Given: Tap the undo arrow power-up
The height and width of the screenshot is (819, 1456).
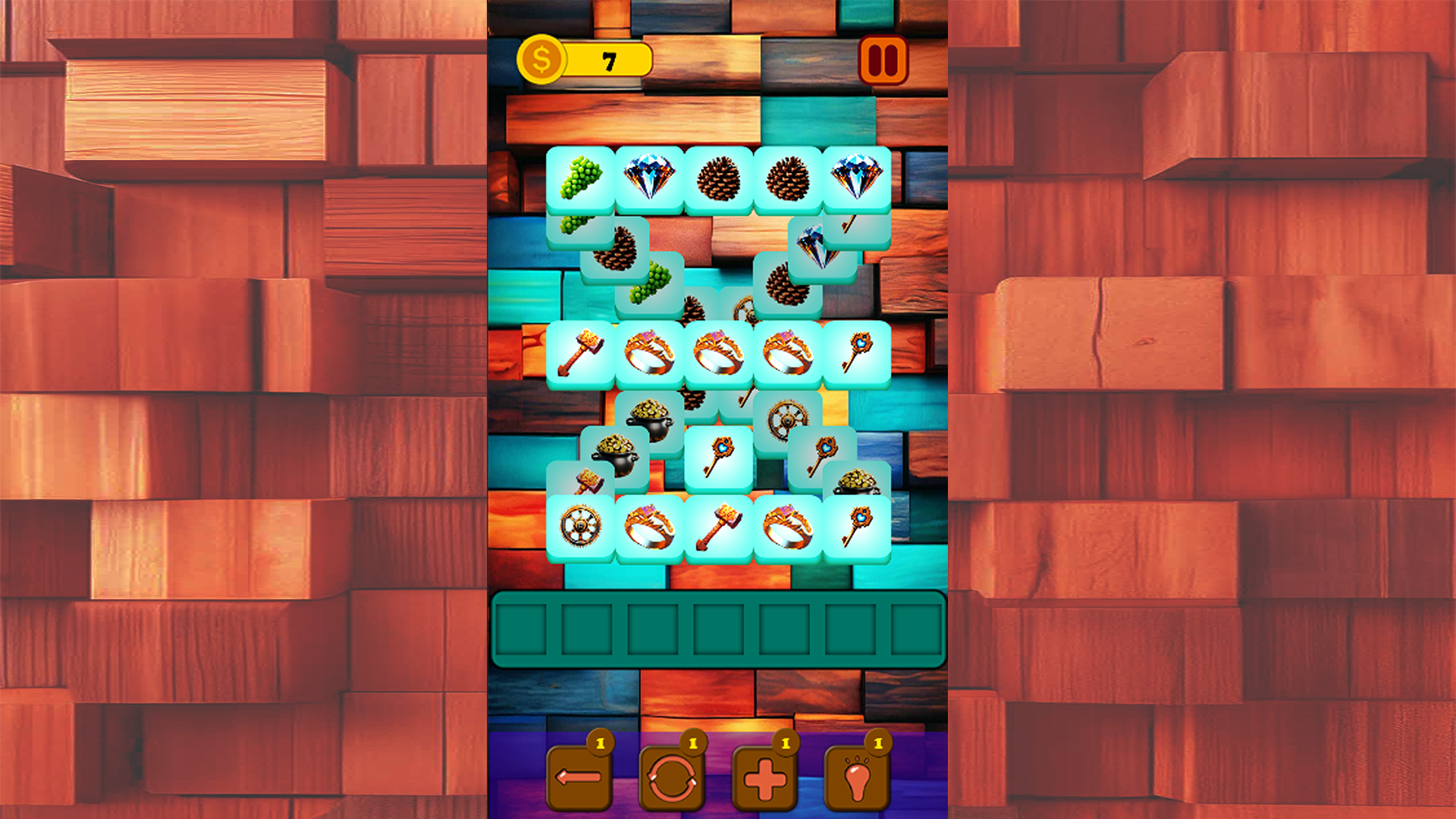Looking at the screenshot, I should pyautogui.click(x=580, y=777).
